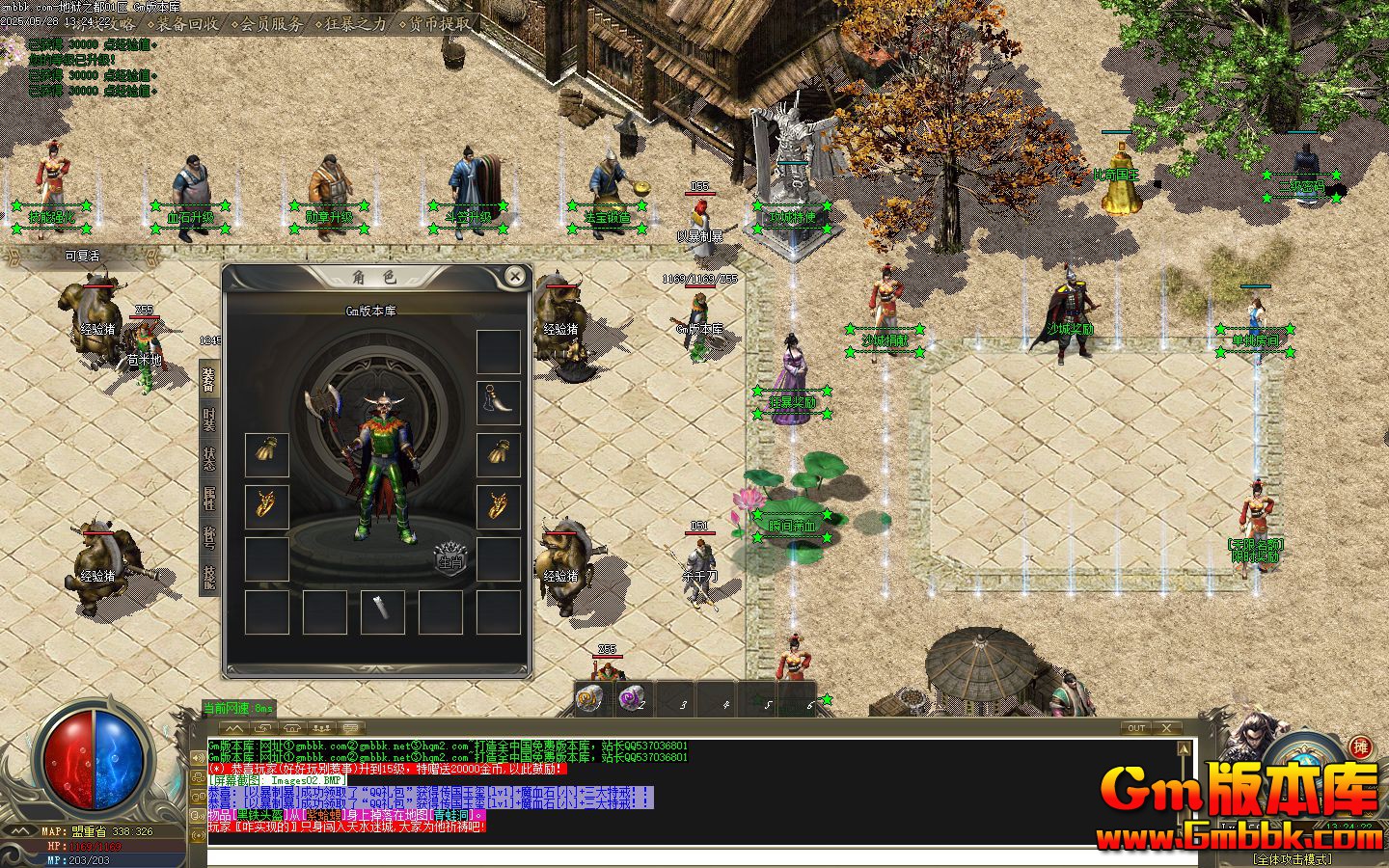Switch to the 技能 tab

(x=209, y=576)
